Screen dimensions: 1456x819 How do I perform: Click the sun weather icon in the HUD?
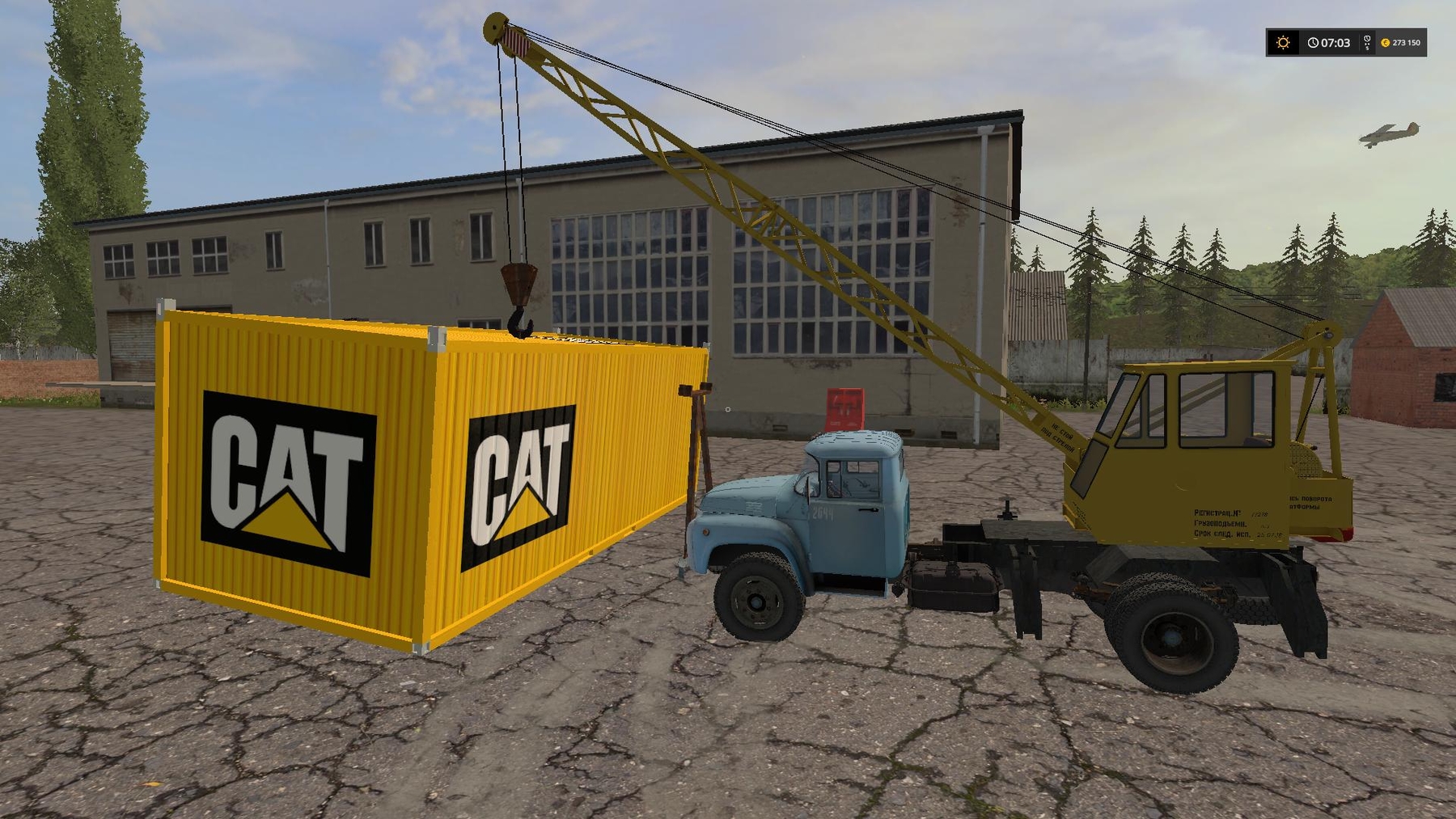pyautogui.click(x=1284, y=43)
